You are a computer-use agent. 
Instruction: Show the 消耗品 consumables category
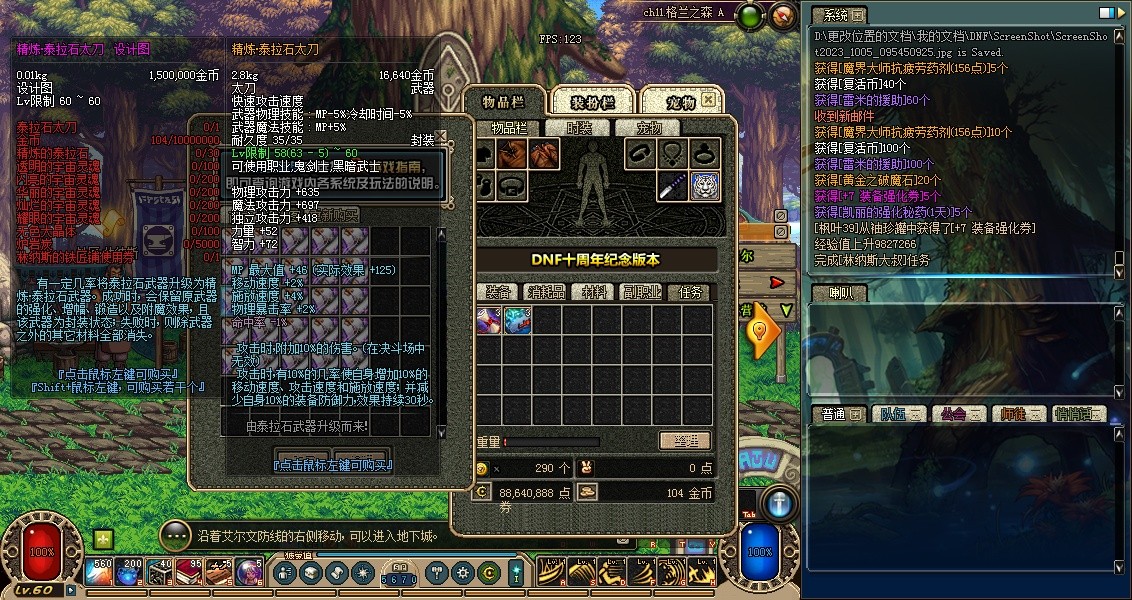(x=547, y=292)
